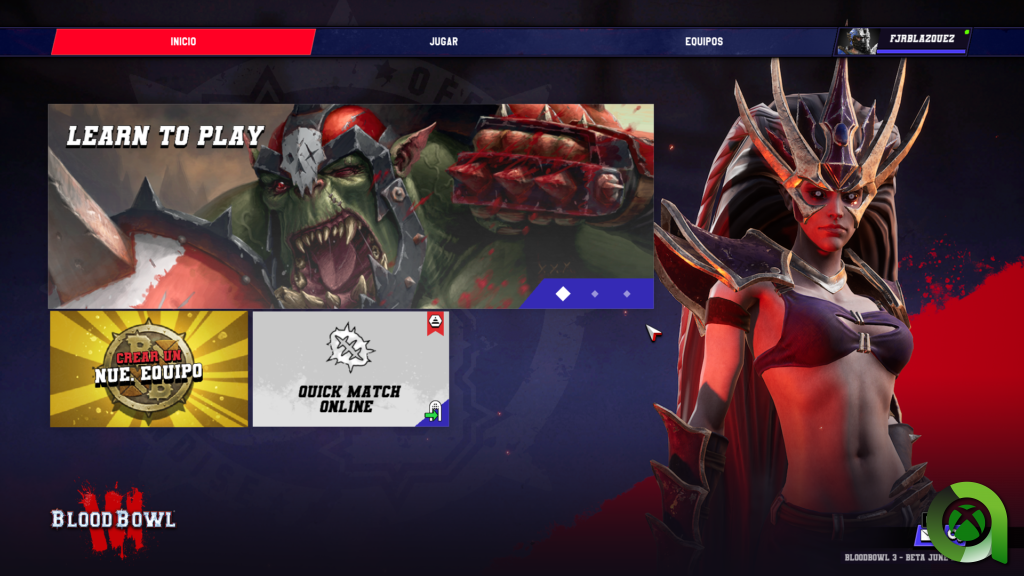Open the FJRBLAZQUEZ player profile
Image resolution: width=1024 pixels, height=576 pixels.
(x=906, y=41)
